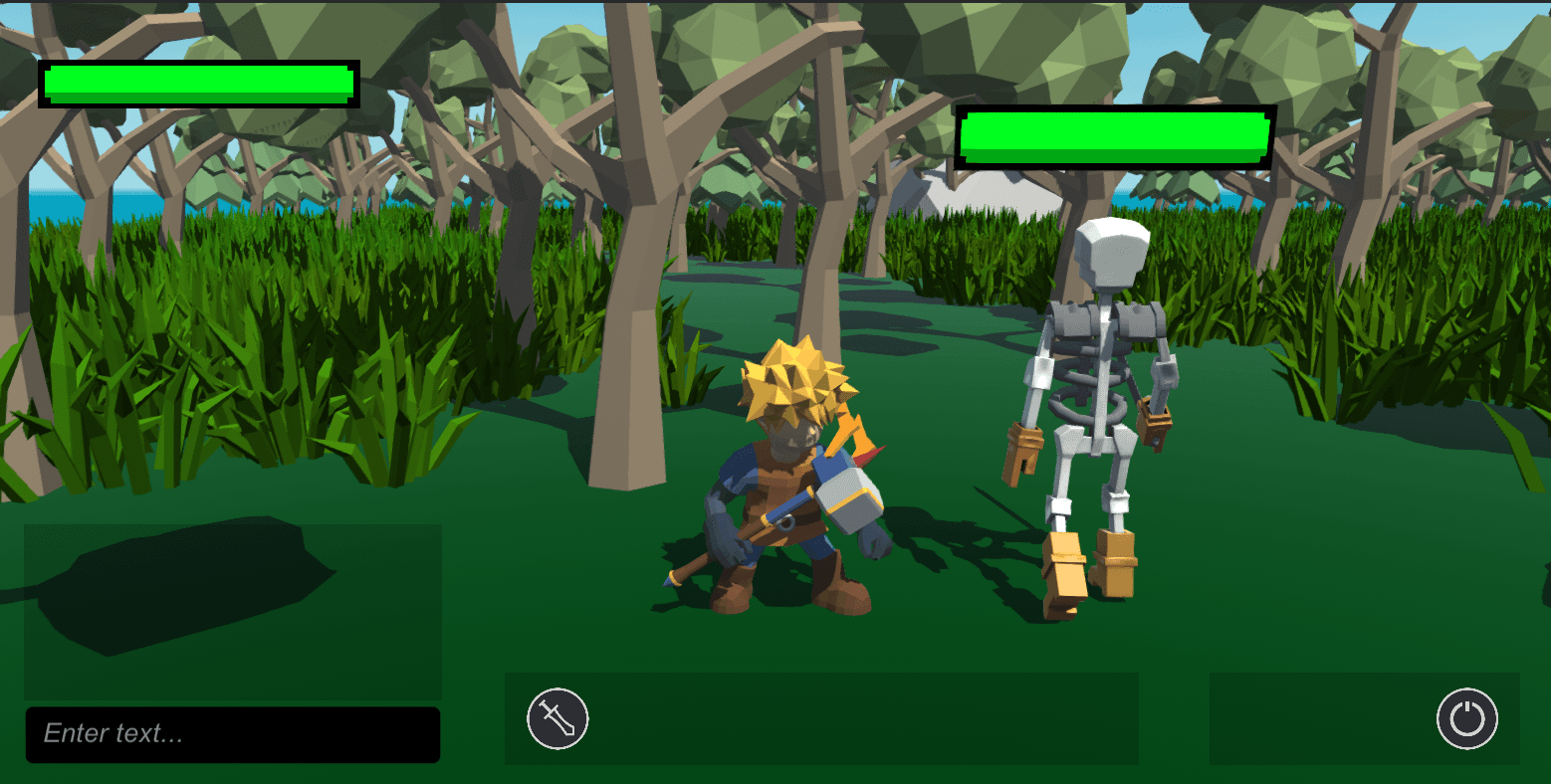This screenshot has width=1551, height=784.
Task: Click the skeleton's health bar
Action: pos(1113,136)
